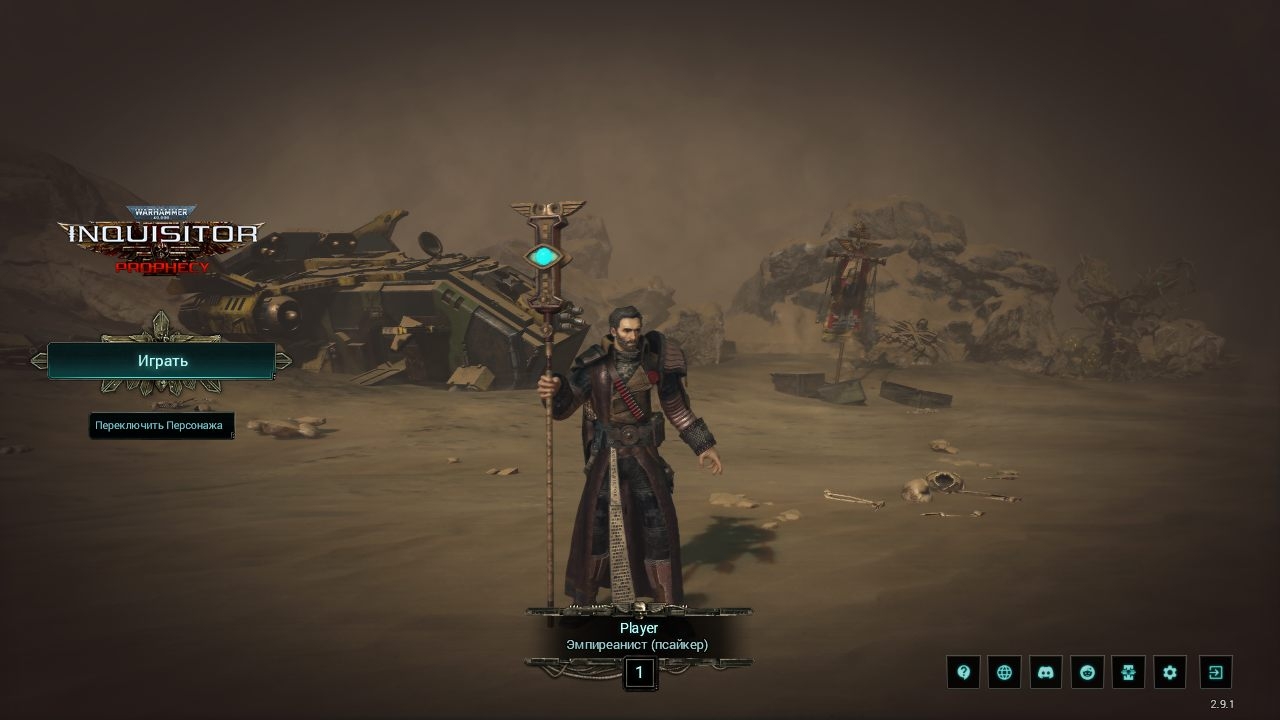
Task: Open the Discord community link
Action: pos(1046,672)
